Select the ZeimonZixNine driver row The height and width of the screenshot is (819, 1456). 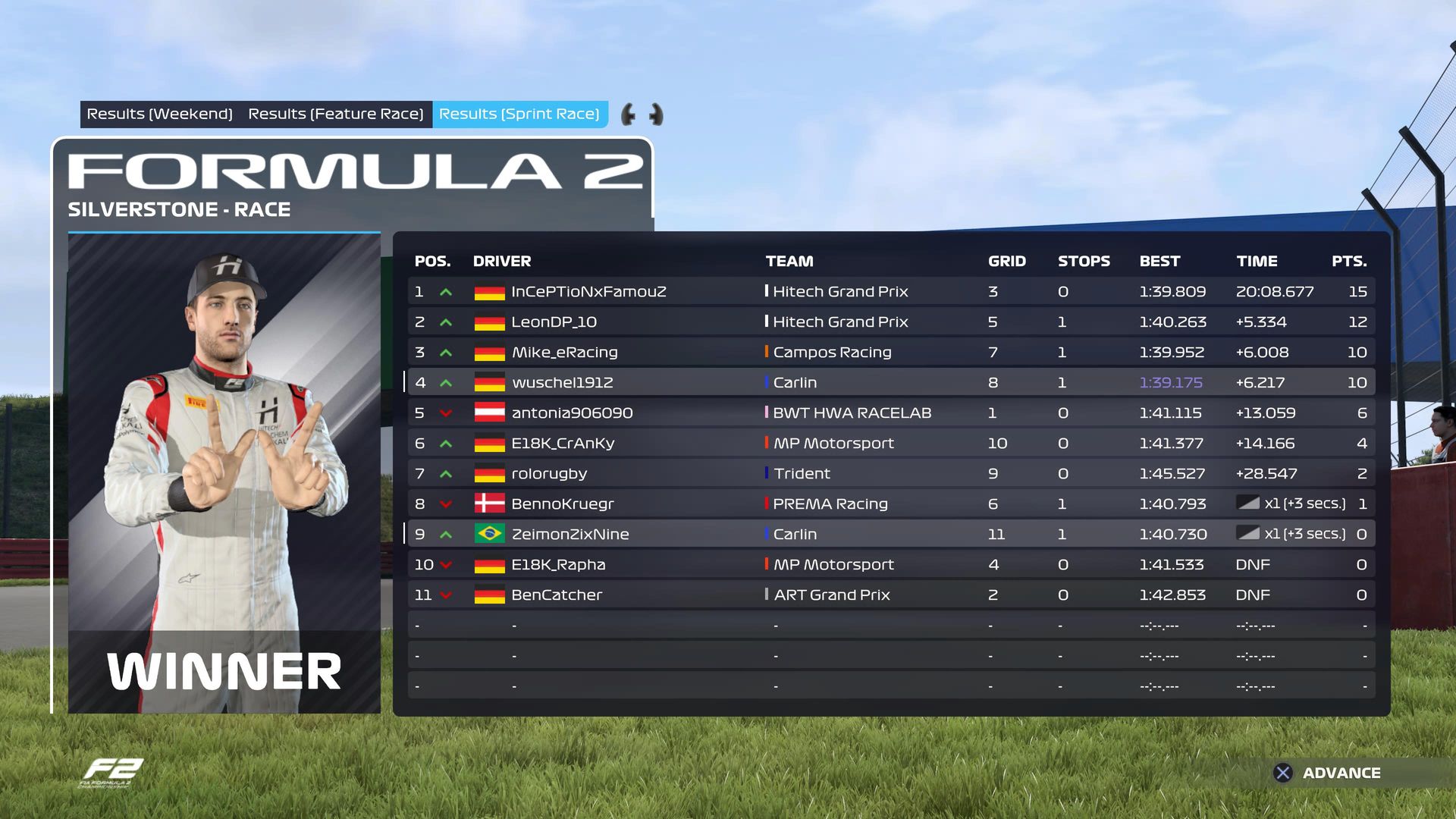click(x=890, y=534)
